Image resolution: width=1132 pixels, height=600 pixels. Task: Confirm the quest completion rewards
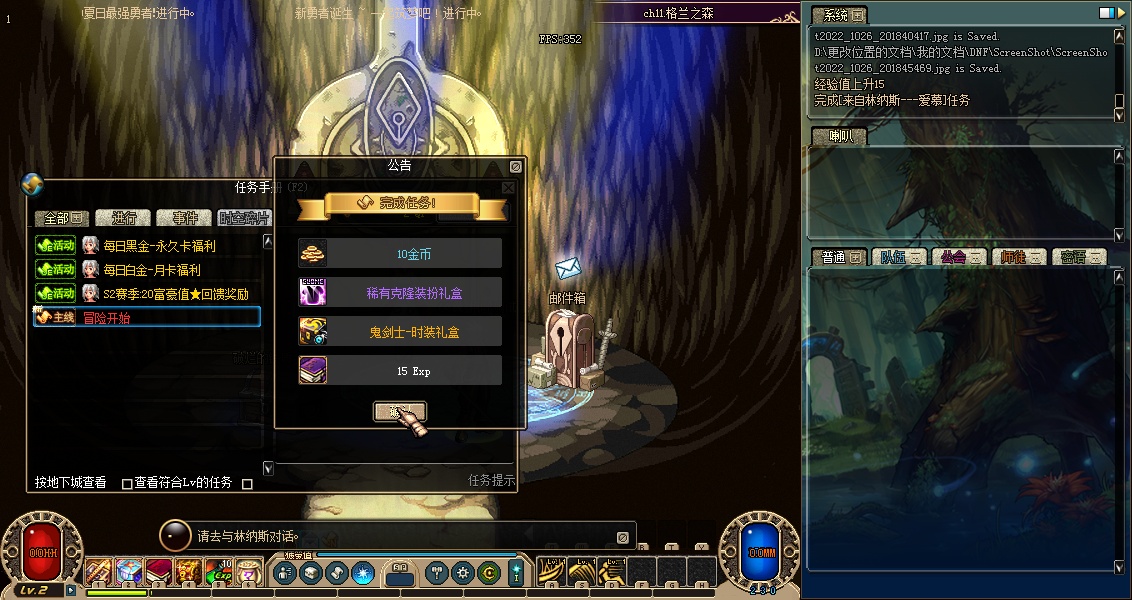tap(399, 410)
